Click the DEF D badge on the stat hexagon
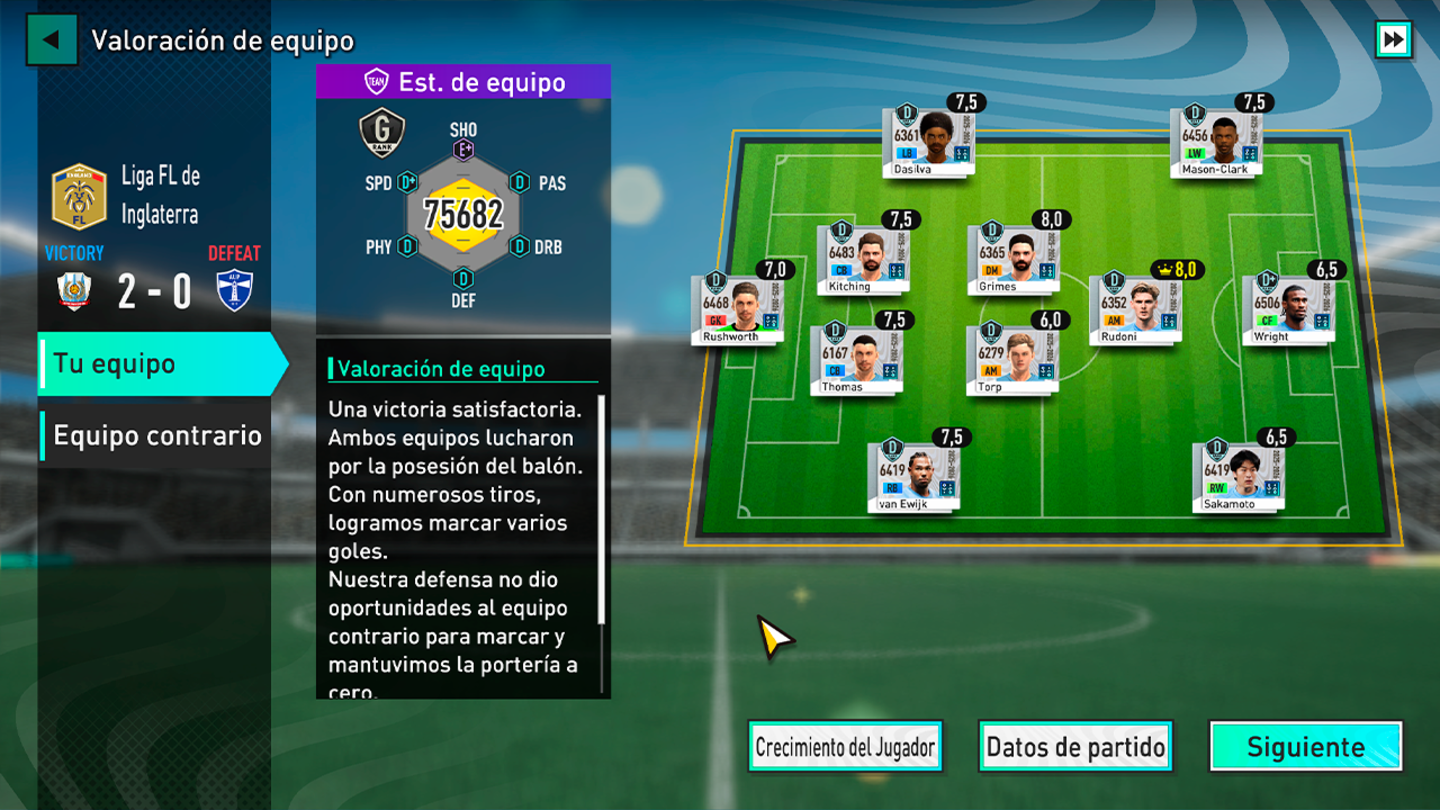The image size is (1440, 810). pos(462,277)
